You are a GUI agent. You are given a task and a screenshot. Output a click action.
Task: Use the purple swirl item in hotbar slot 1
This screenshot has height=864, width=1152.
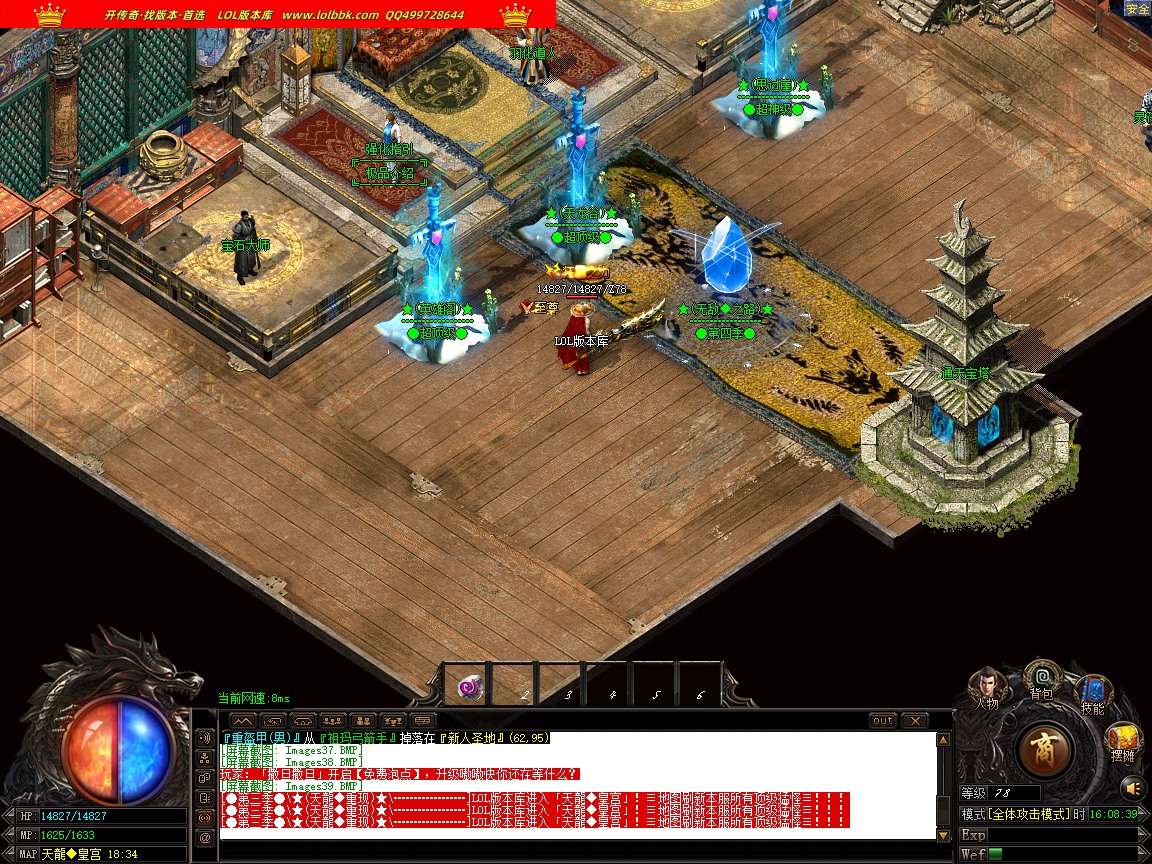coord(468,686)
